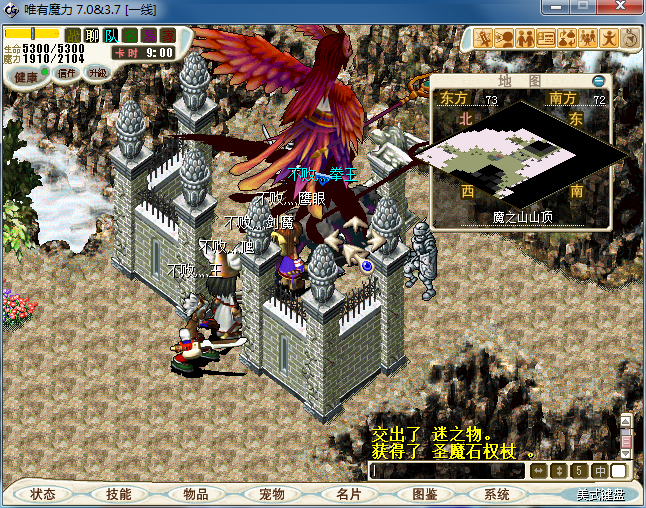Open the 技能 skills menu

click(x=119, y=494)
